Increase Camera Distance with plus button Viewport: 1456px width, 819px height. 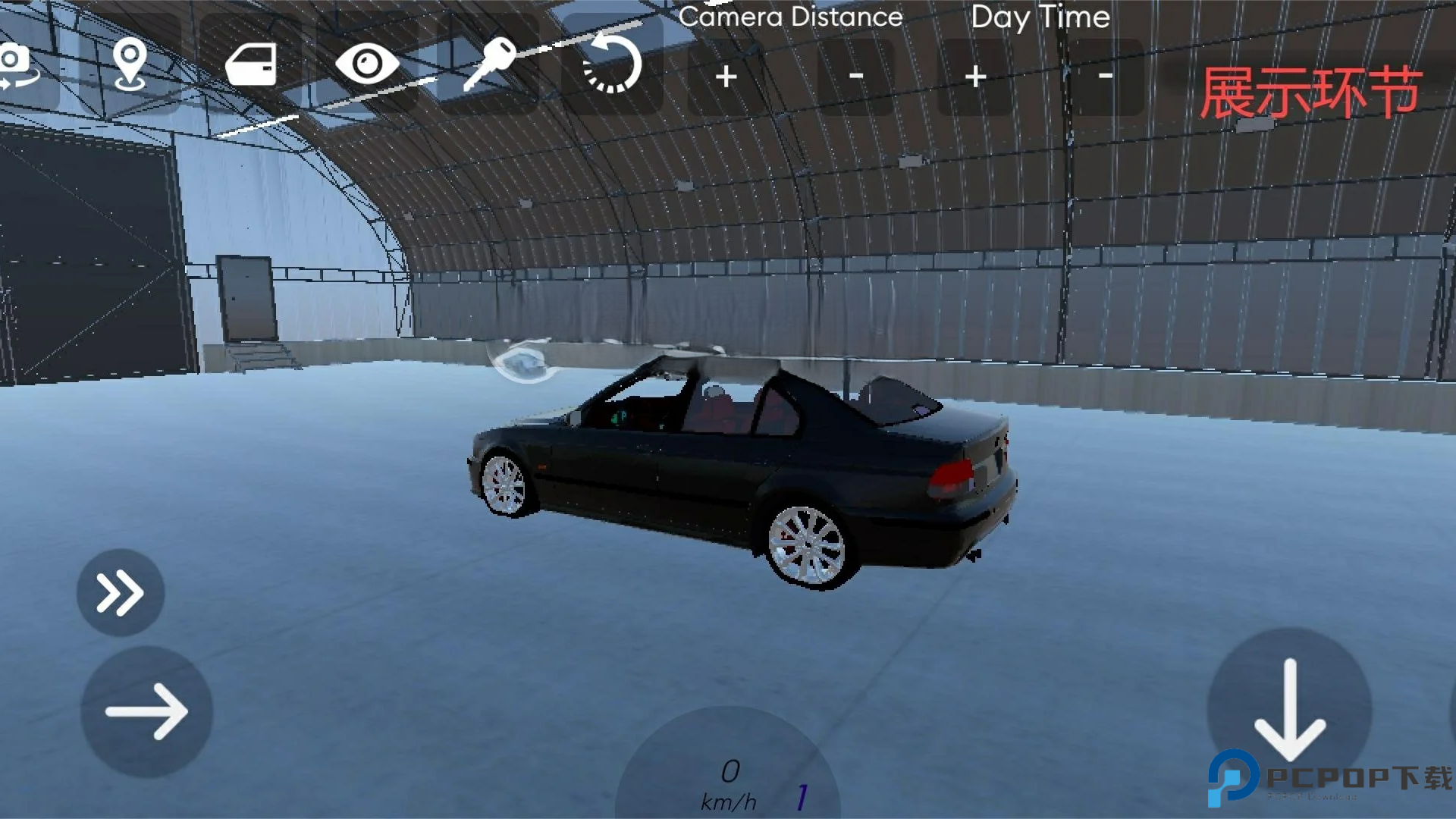point(726,77)
